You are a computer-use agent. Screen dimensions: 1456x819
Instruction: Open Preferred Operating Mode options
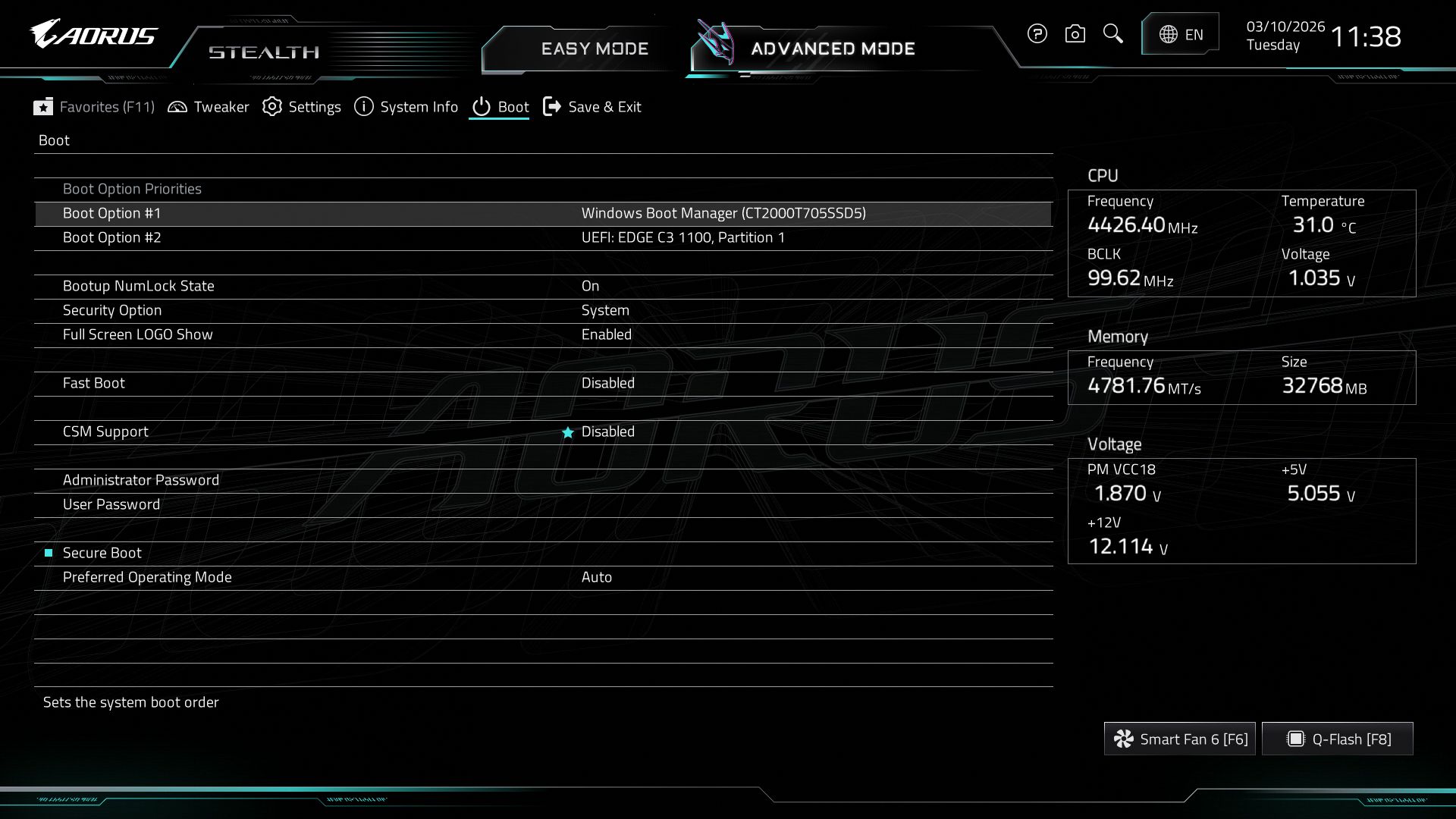598,577
